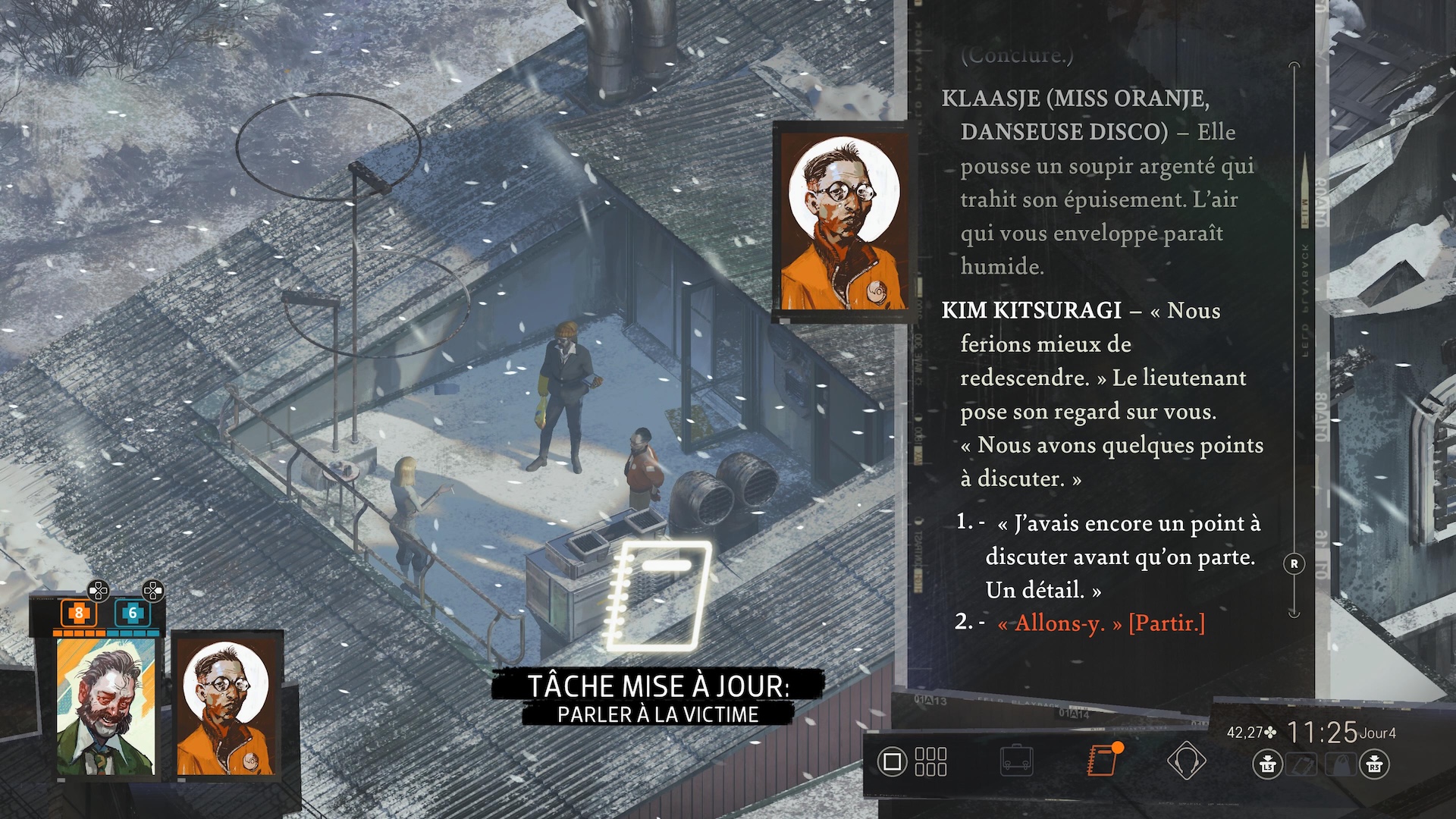
Task: Open the six-square grid menu icon
Action: coord(930,761)
